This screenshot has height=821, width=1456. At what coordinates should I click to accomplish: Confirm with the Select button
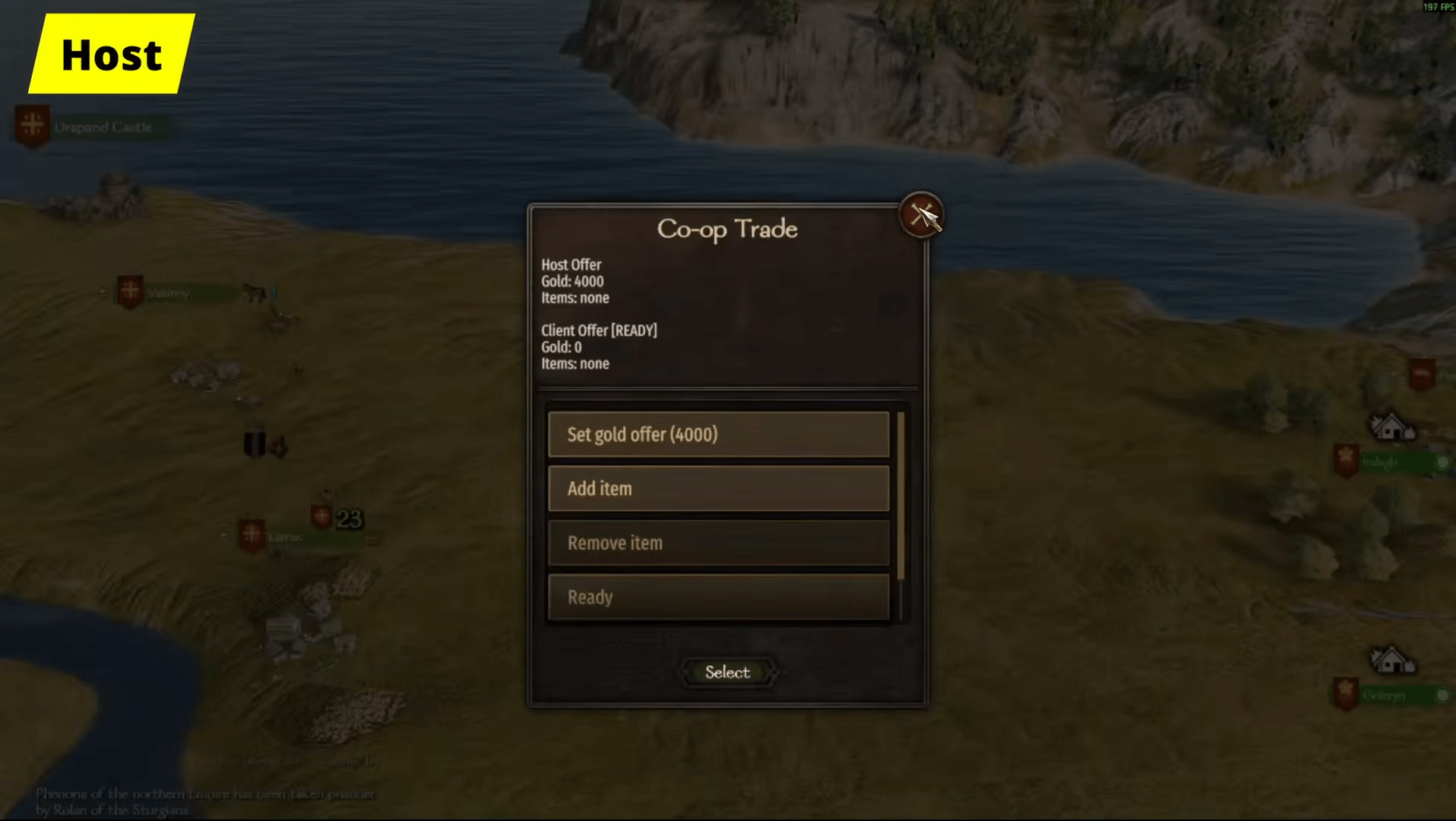[727, 672]
